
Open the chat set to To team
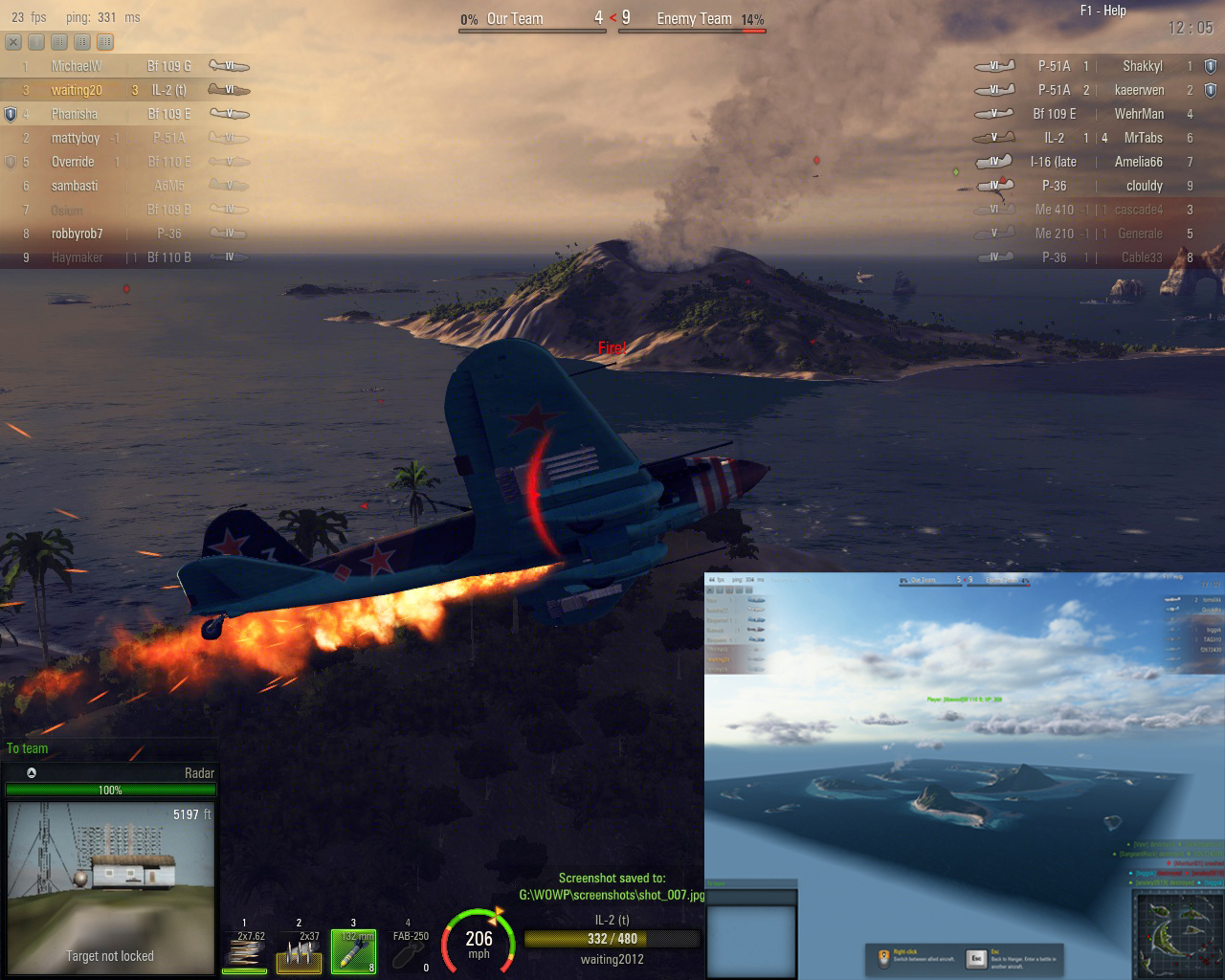(x=28, y=748)
